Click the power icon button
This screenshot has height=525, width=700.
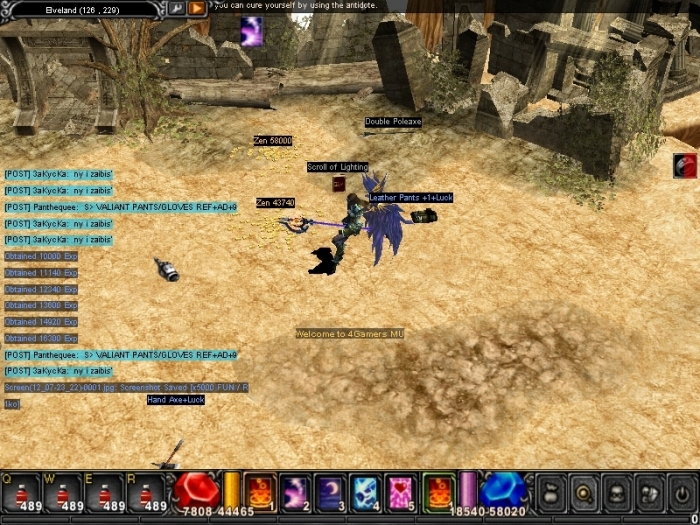[681, 492]
